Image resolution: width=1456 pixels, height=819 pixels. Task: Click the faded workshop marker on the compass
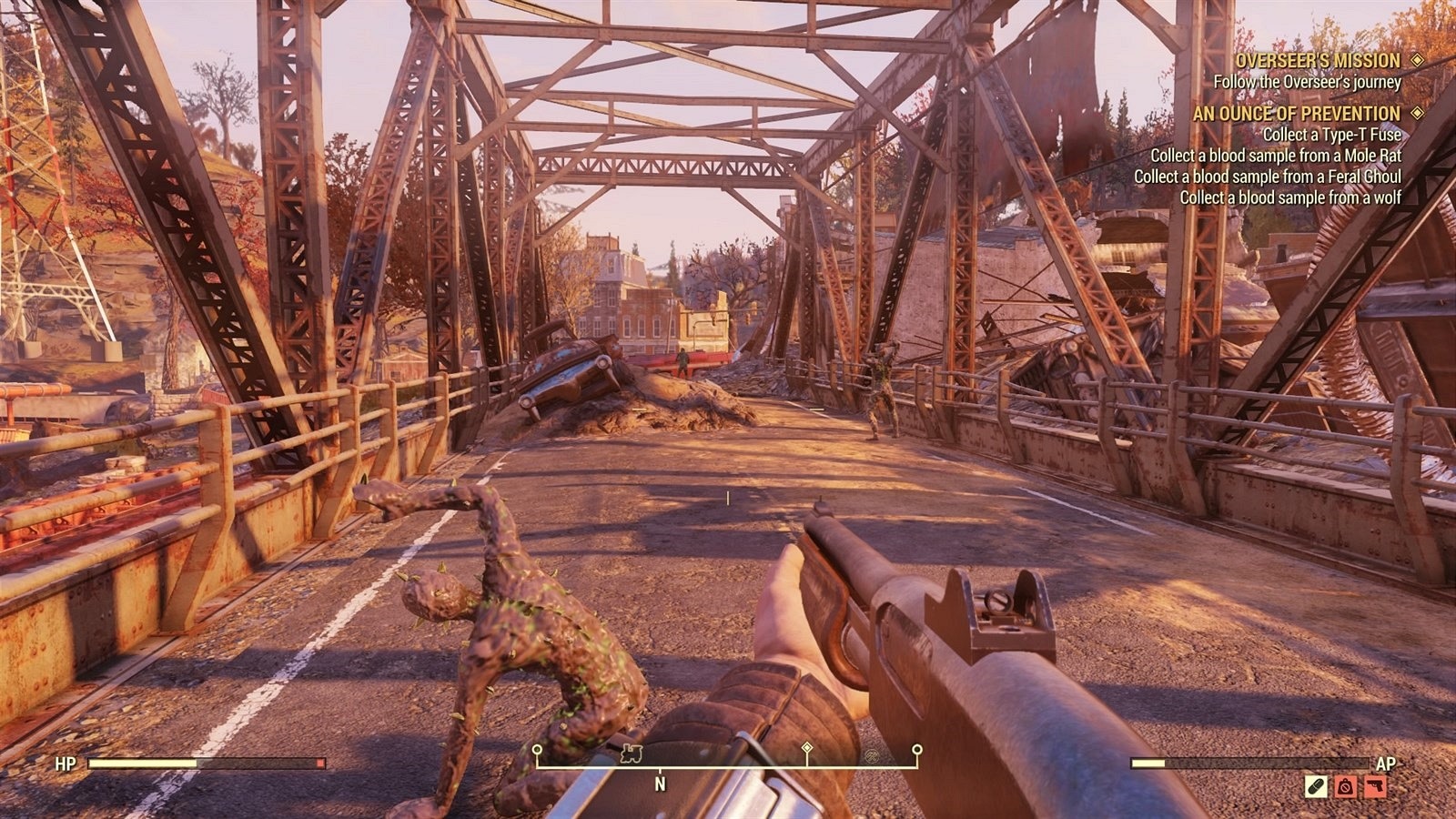point(871,755)
